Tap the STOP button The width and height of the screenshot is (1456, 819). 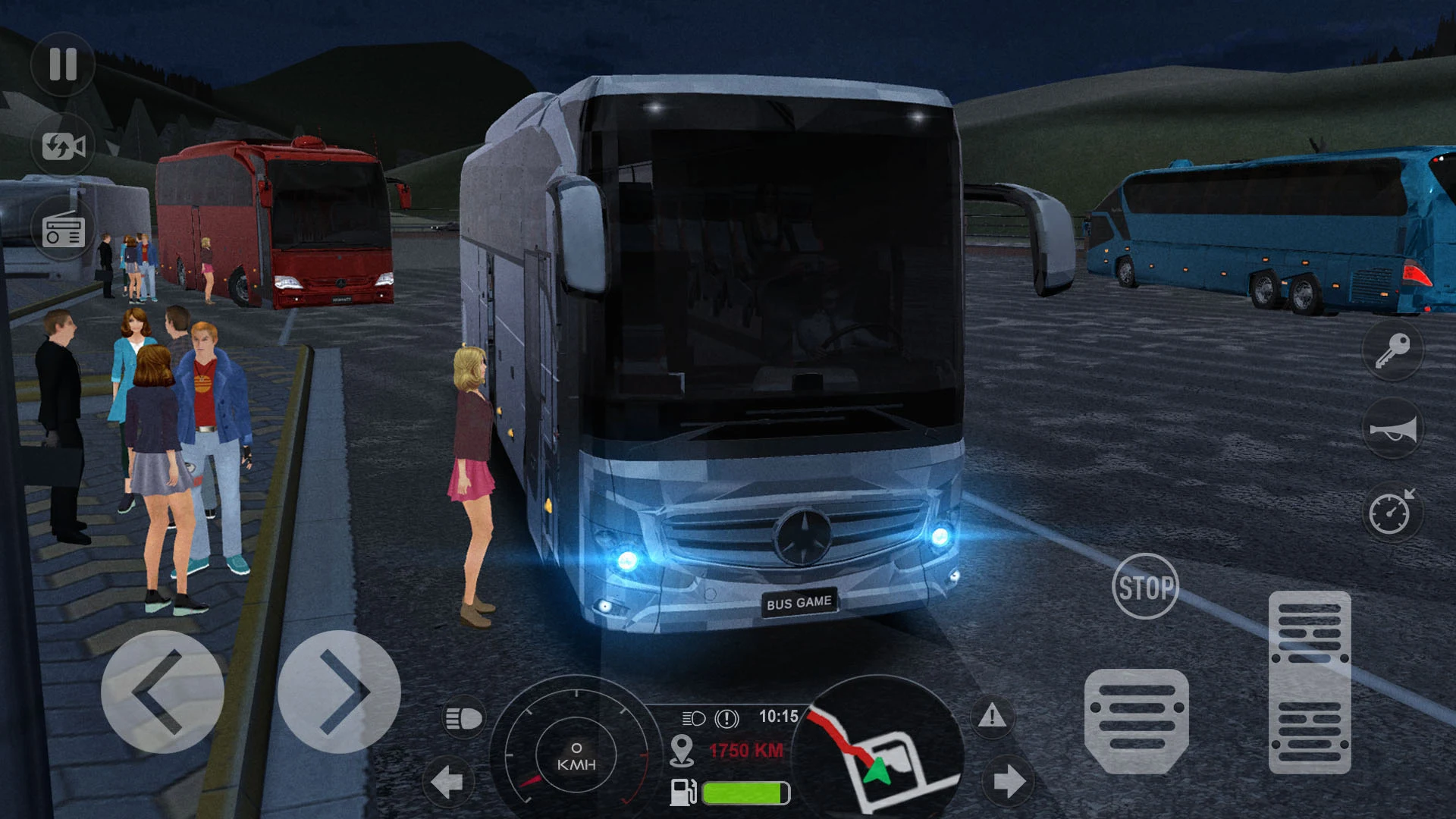tap(1145, 587)
